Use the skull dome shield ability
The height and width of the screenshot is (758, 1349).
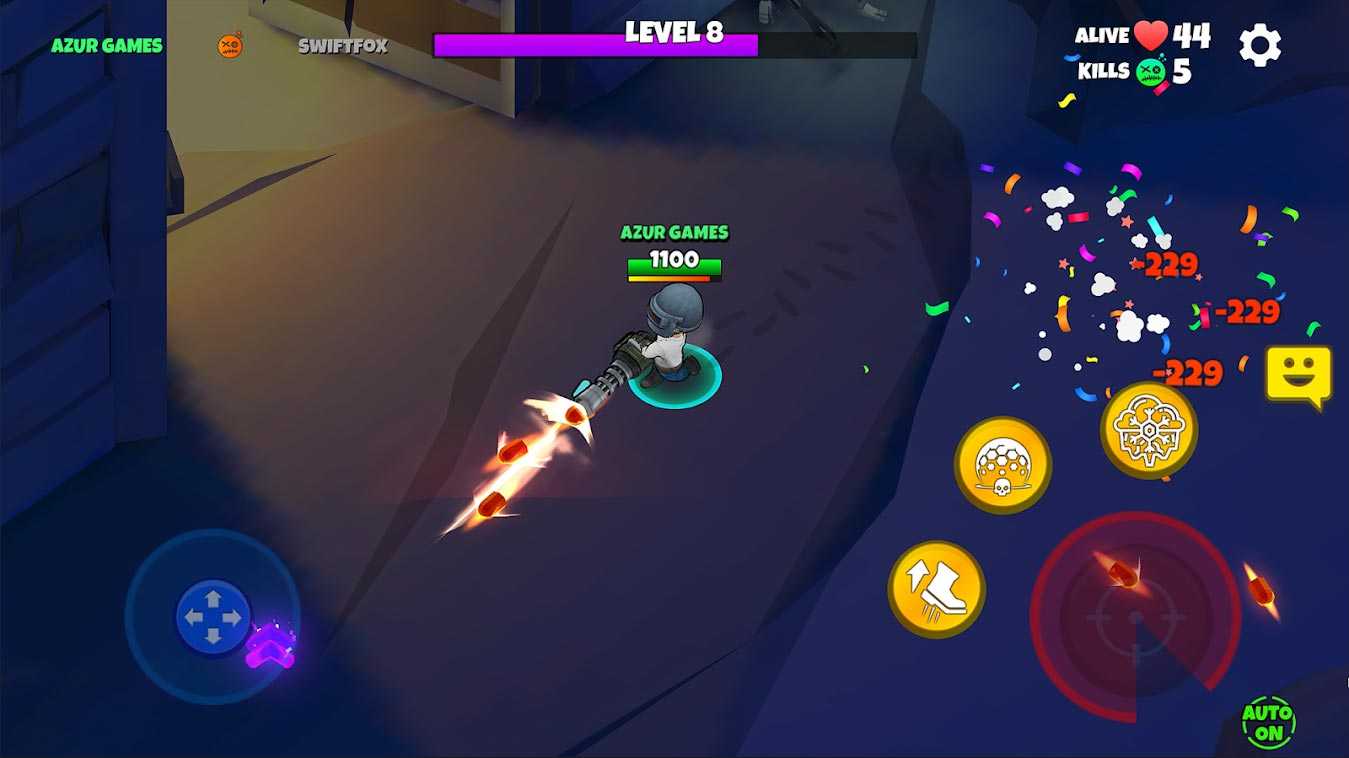coord(1002,465)
